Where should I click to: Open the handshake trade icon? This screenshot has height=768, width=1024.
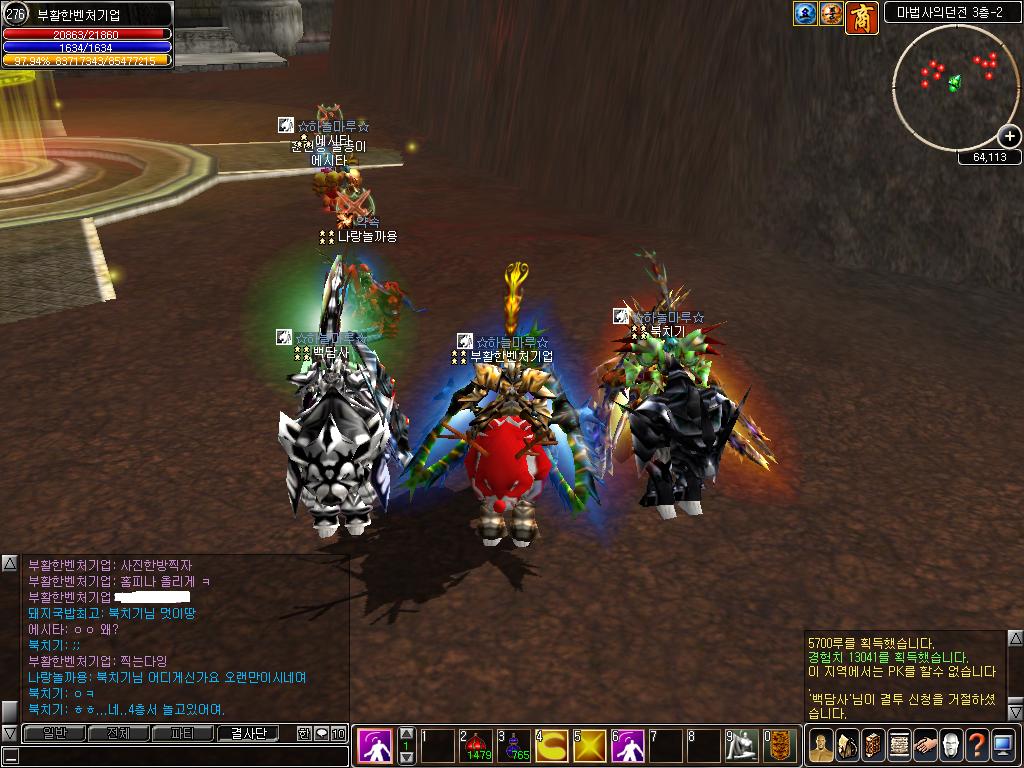924,745
